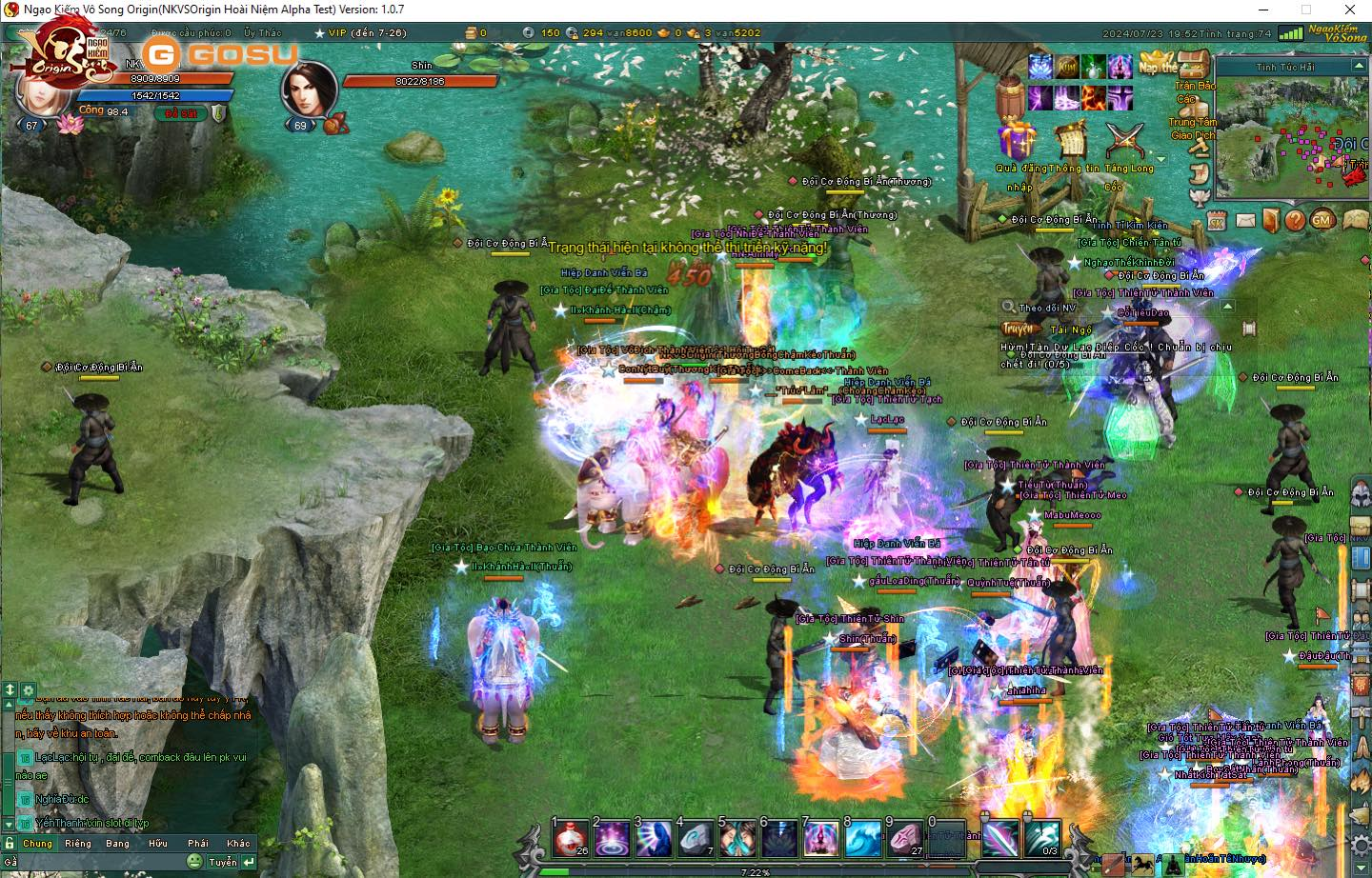Collapse the minimap with the arrow button
This screenshot has width=1372, height=878.
tap(1359, 66)
